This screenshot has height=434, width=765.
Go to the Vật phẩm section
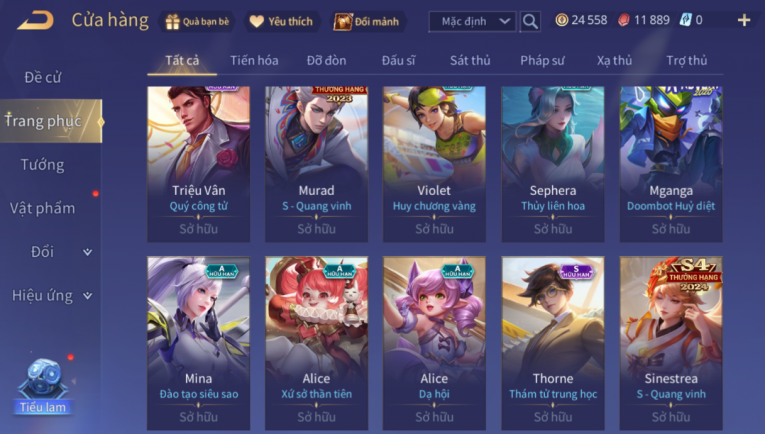[43, 208]
